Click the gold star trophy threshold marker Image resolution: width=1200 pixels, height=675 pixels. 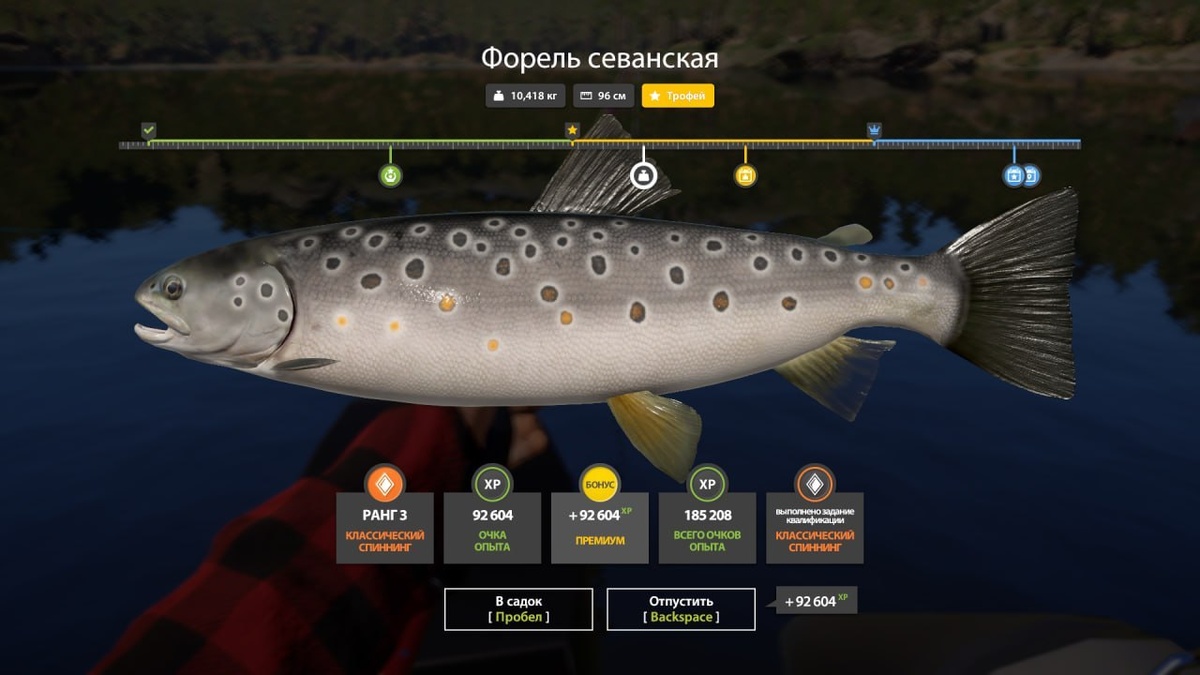pyautogui.click(x=572, y=130)
